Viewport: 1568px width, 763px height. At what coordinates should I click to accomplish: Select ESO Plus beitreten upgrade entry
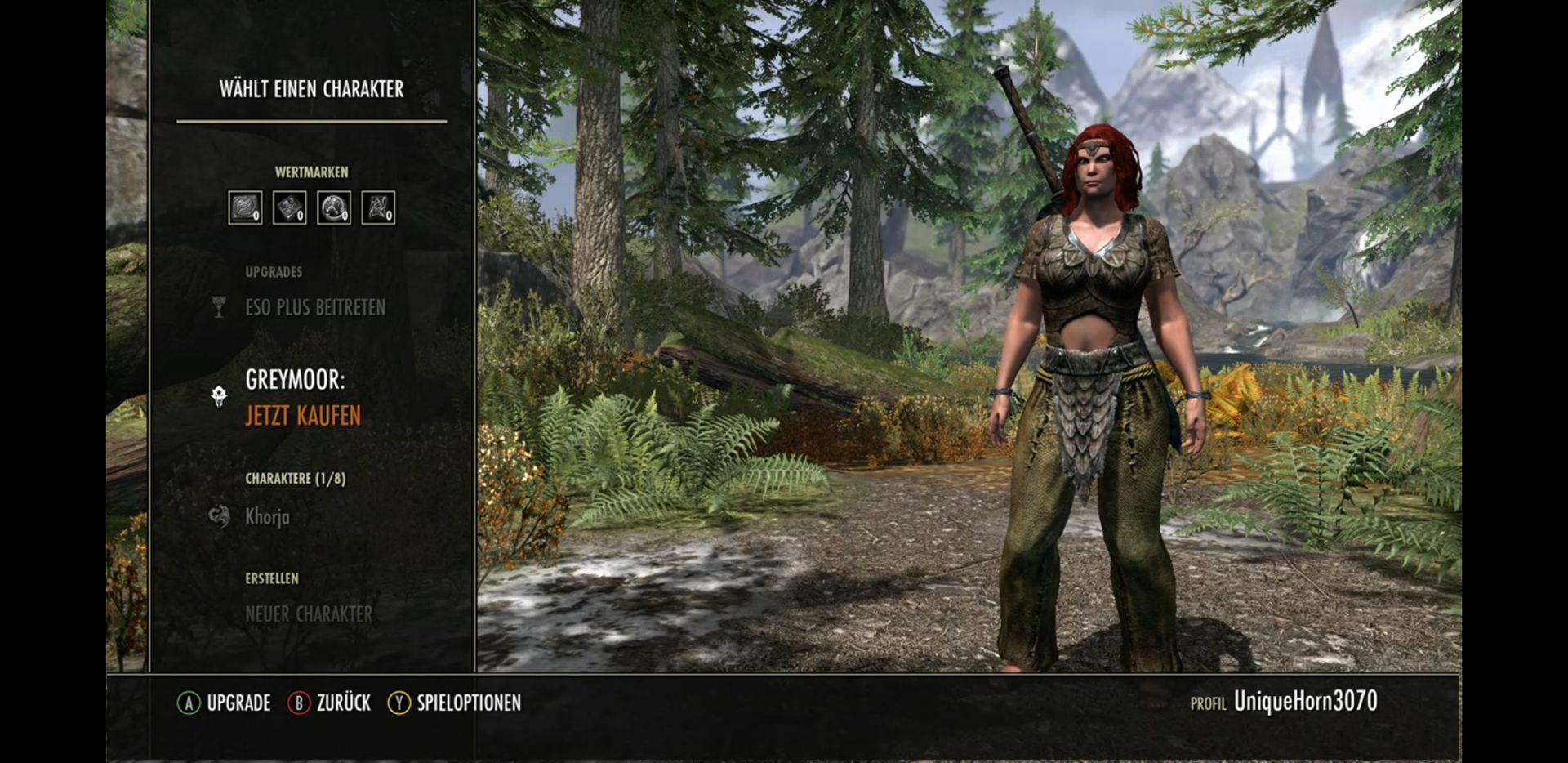click(x=314, y=307)
